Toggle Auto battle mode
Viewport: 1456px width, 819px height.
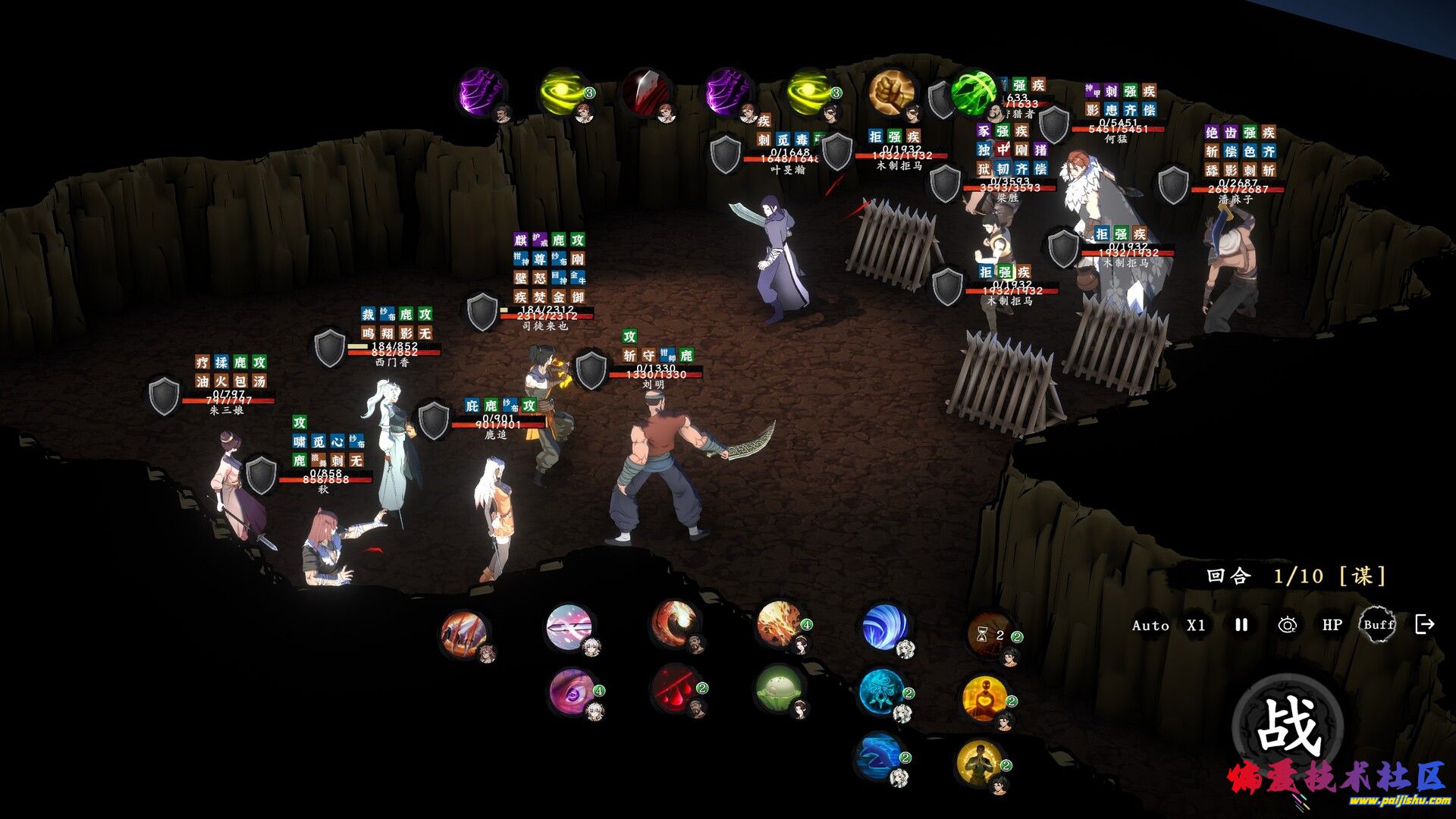(x=1150, y=626)
